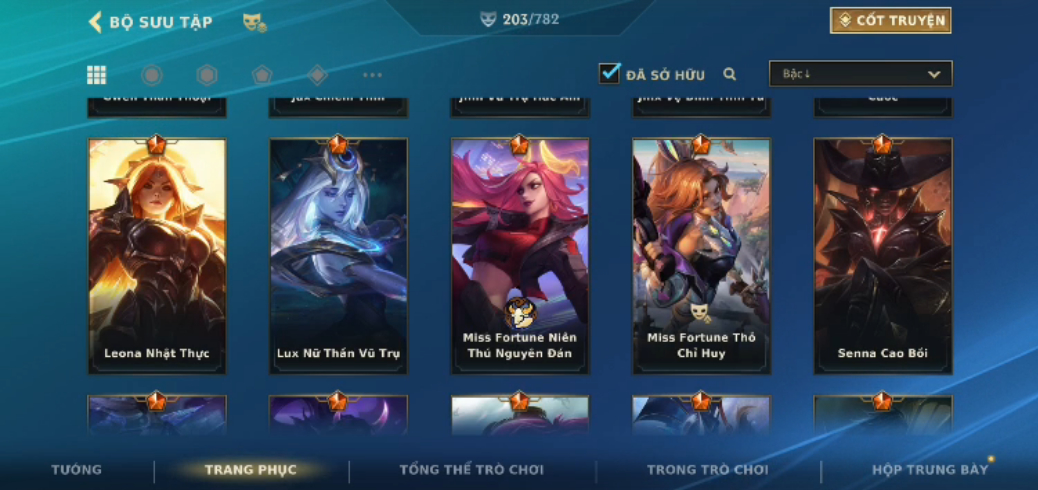Screen dimensions: 1038x490
Task: Pick the Senna Cao Bồi skin card
Action: tap(882, 255)
